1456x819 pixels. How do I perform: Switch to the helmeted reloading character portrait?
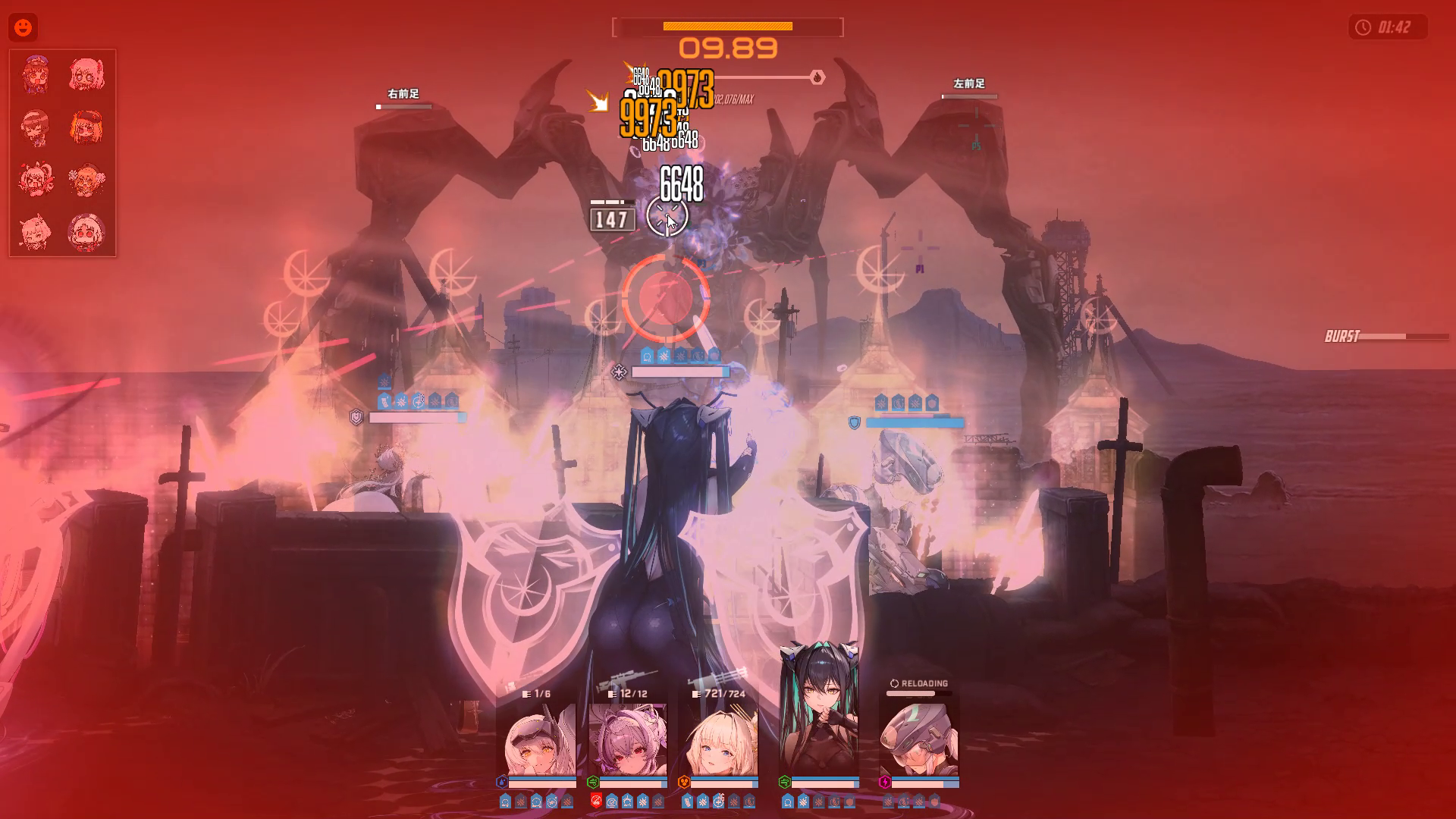(919, 739)
